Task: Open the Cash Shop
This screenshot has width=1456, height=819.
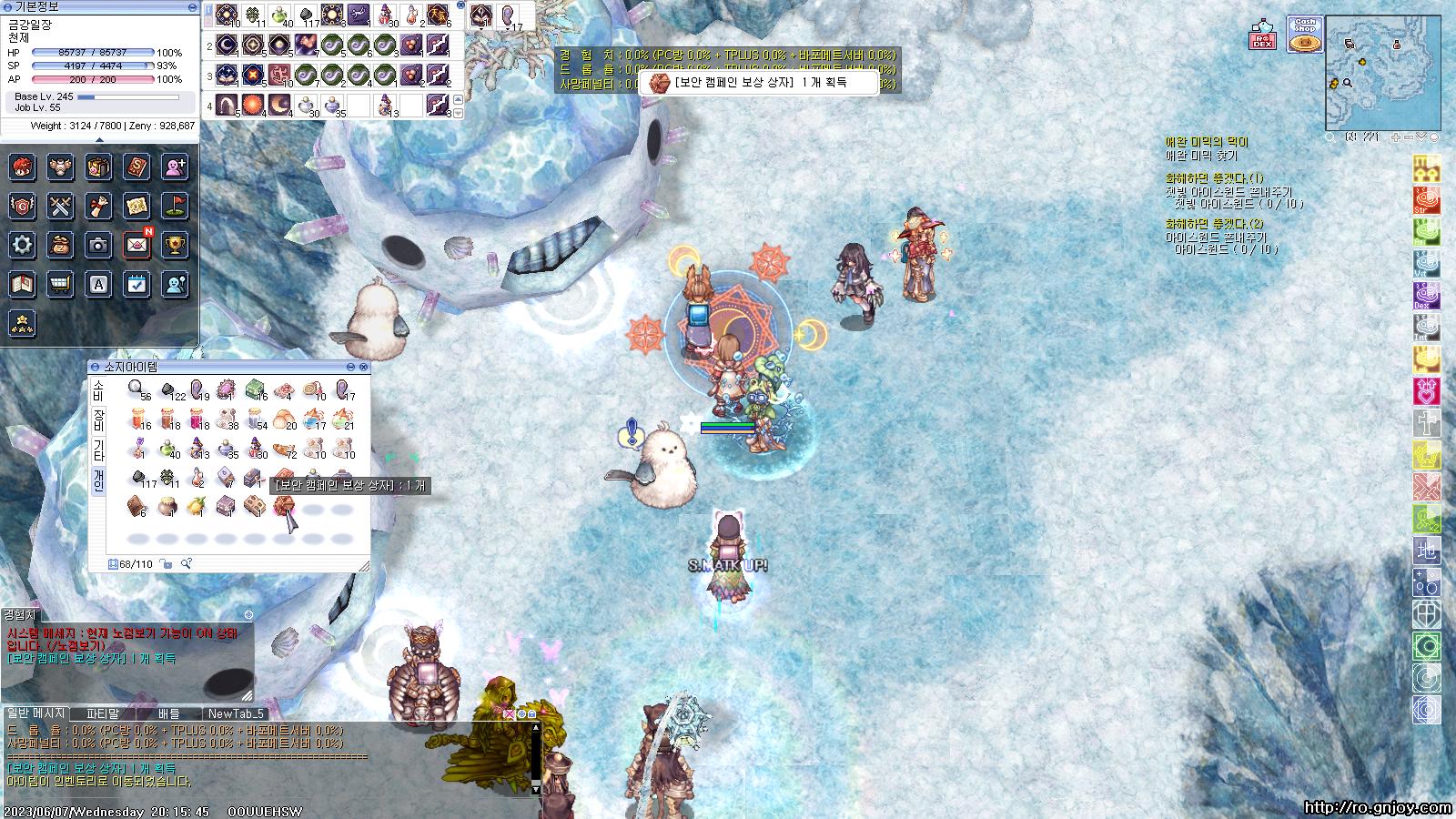Action: [1305, 36]
